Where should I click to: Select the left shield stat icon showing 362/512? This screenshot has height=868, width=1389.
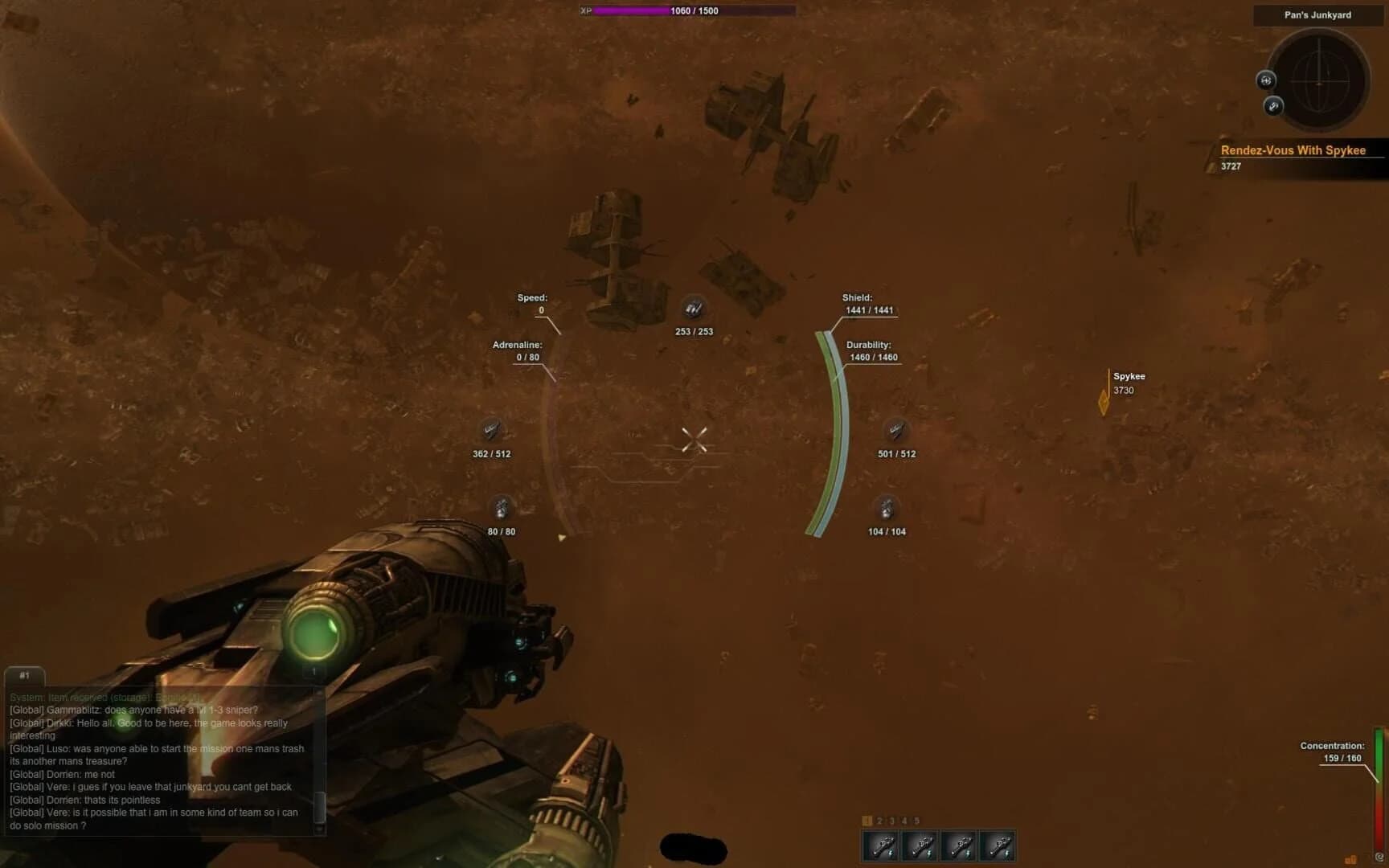click(x=493, y=431)
